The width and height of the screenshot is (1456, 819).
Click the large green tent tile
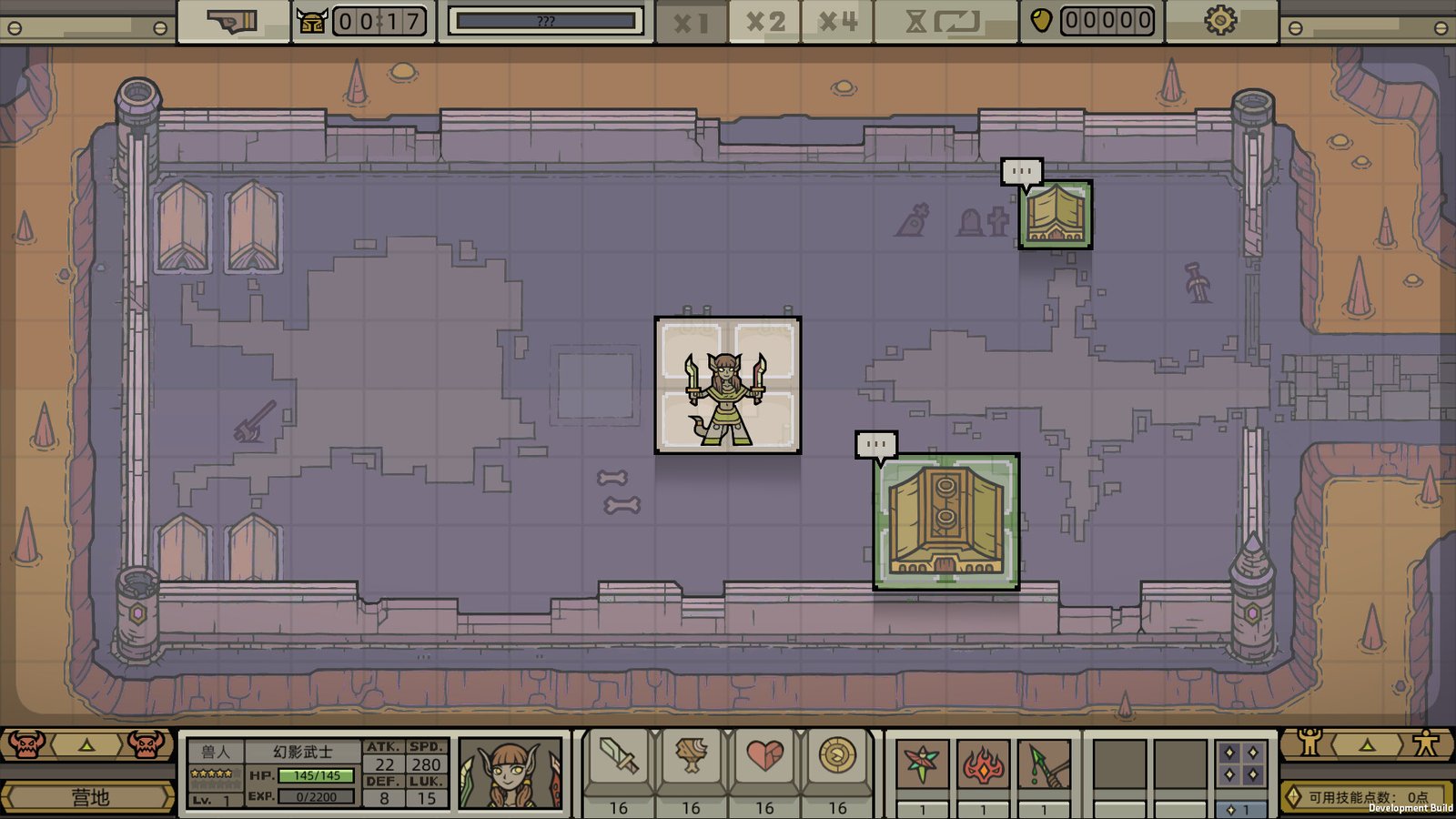point(946,522)
